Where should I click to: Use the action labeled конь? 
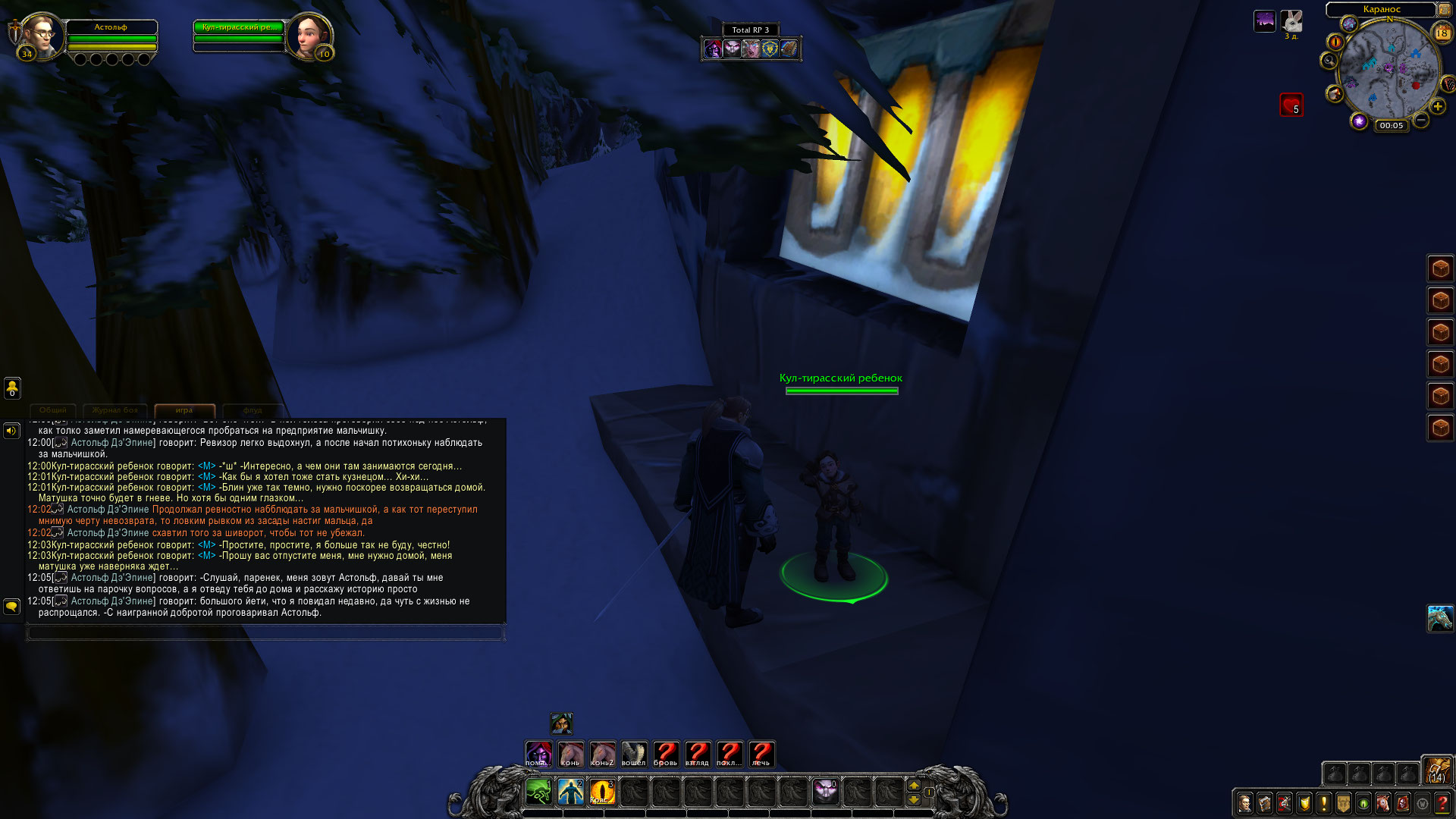[570, 754]
